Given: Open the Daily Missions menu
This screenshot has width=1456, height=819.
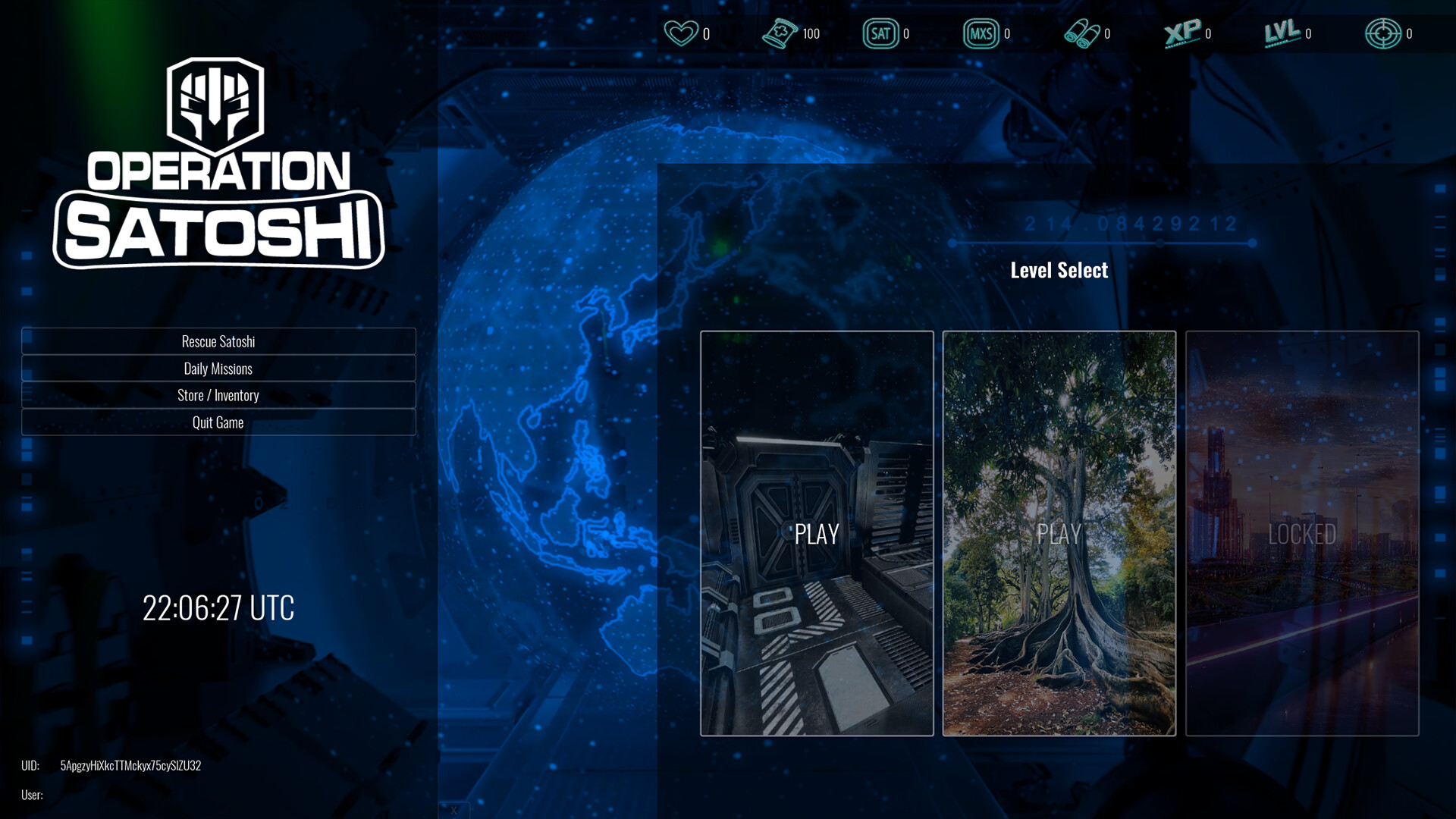Looking at the screenshot, I should tap(218, 369).
